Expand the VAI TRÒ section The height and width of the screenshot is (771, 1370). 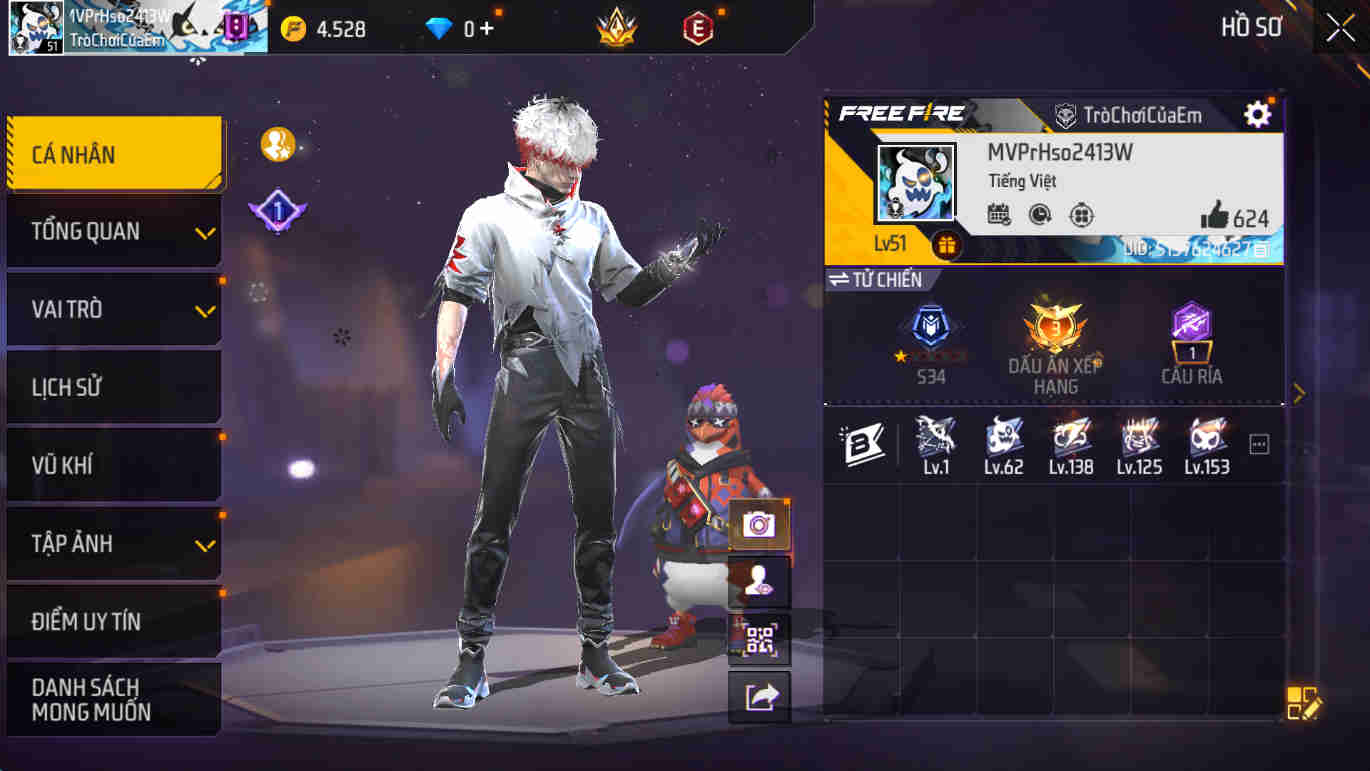click(113, 309)
